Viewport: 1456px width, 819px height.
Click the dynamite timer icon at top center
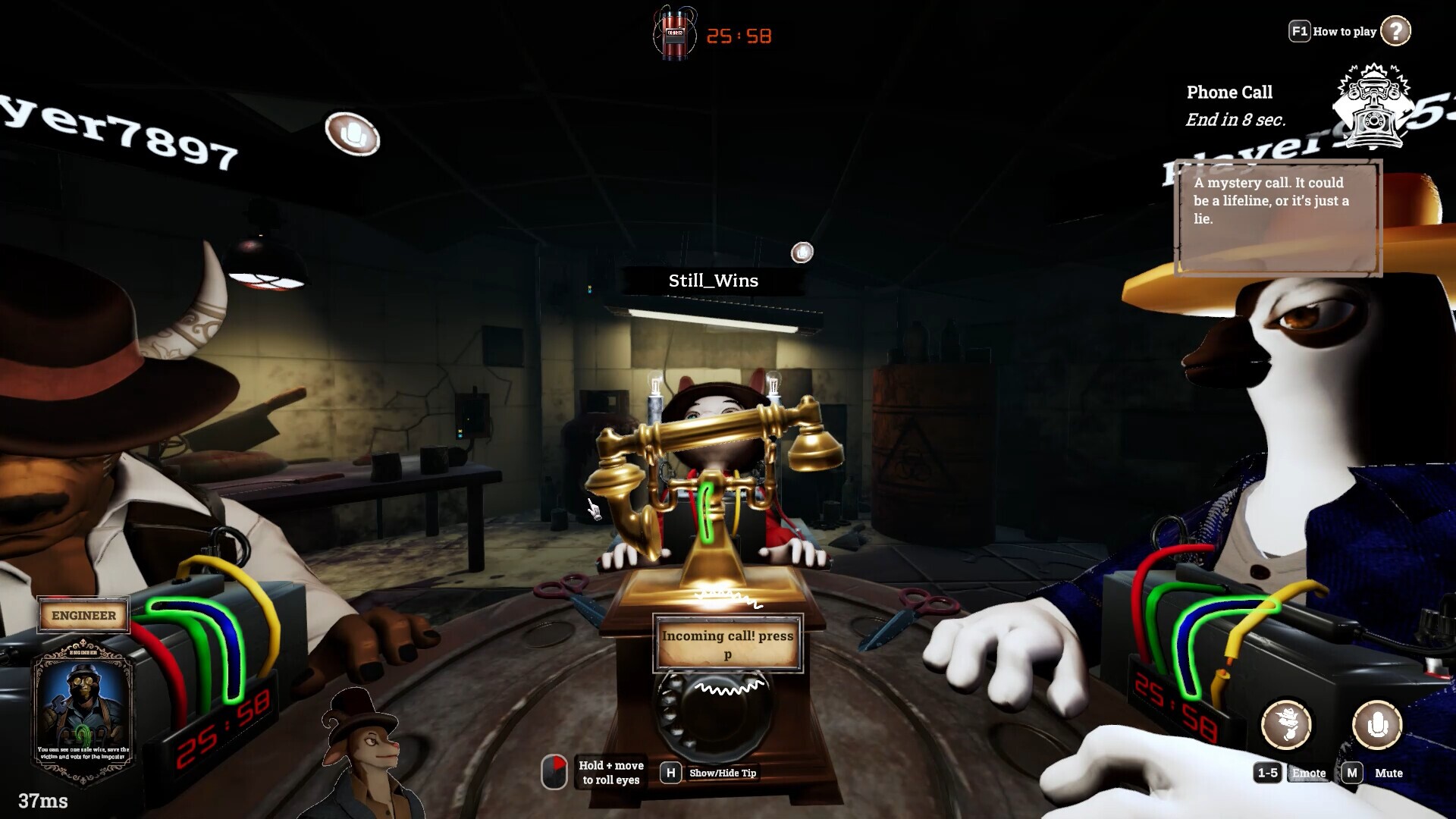pyautogui.click(x=673, y=32)
